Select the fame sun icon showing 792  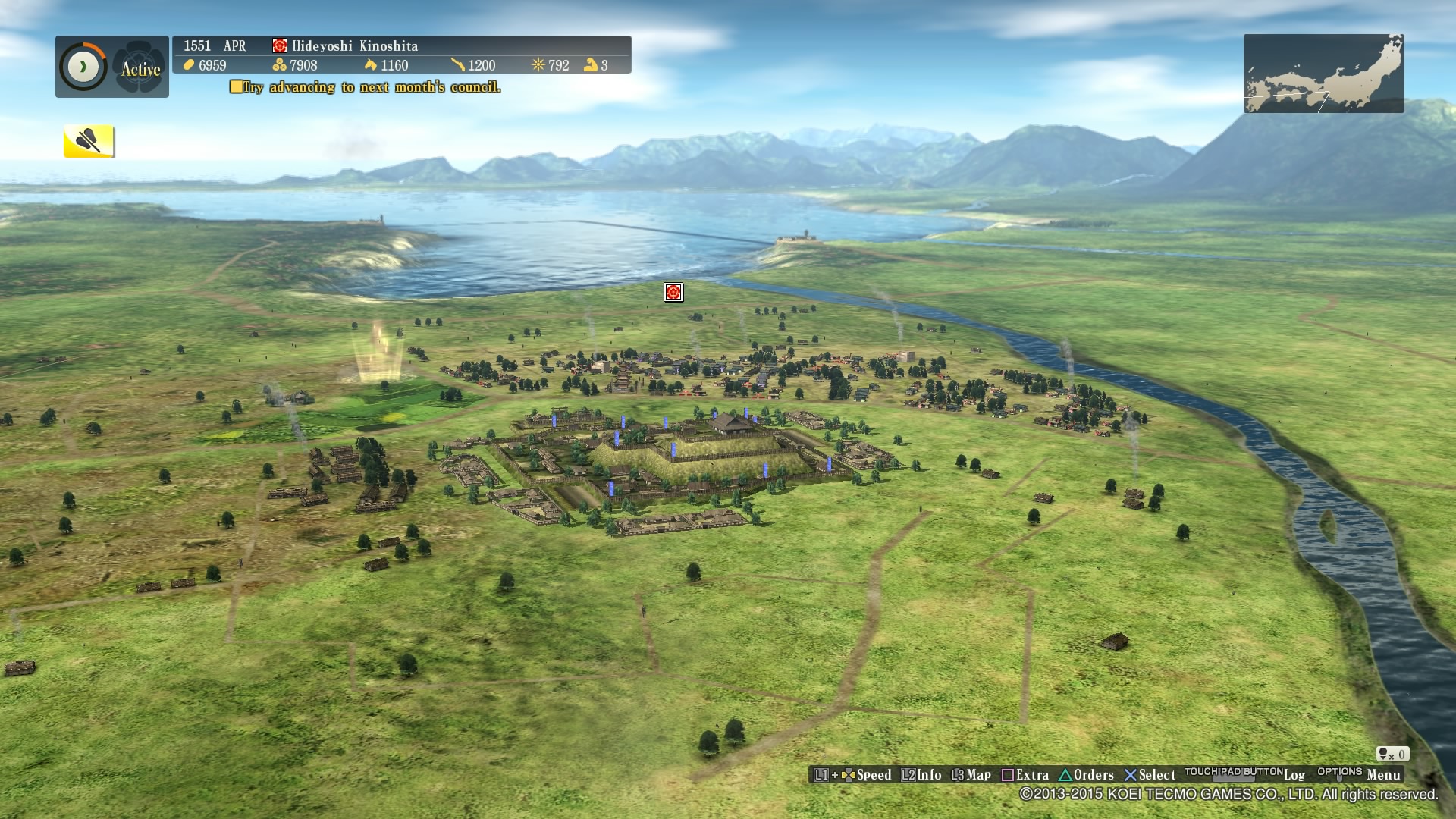tap(540, 65)
